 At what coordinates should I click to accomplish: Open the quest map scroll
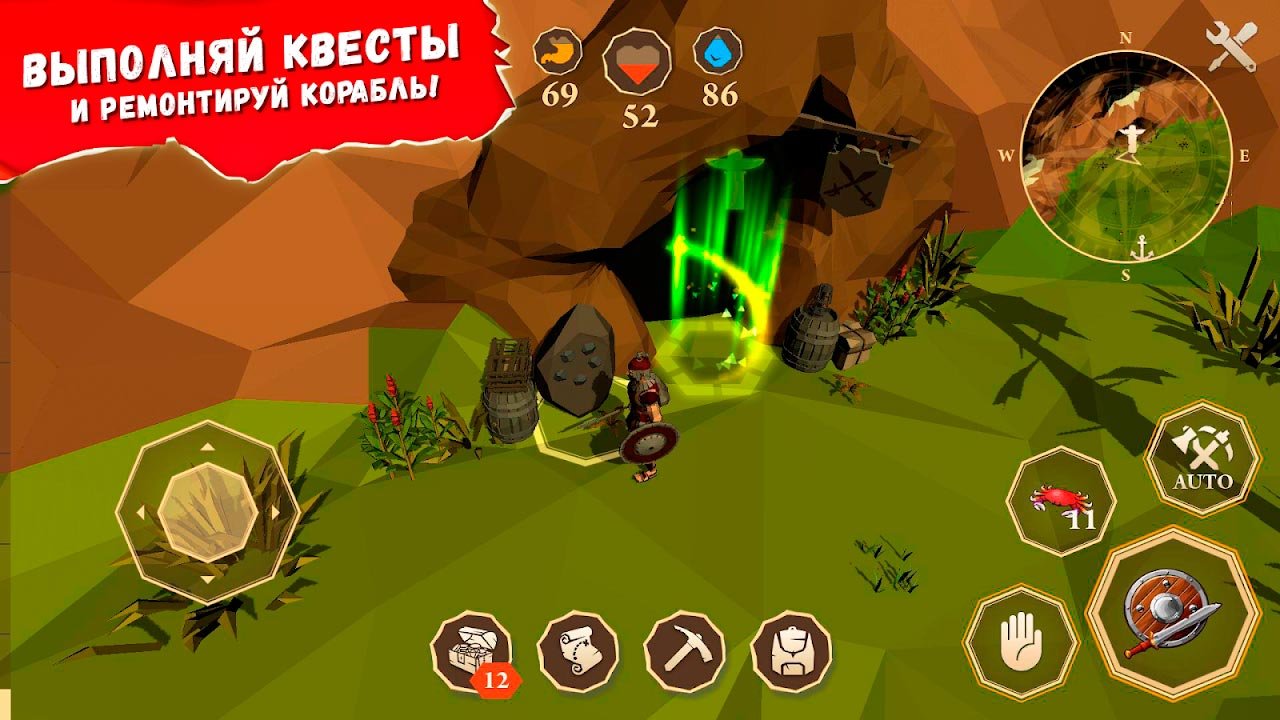[578, 652]
